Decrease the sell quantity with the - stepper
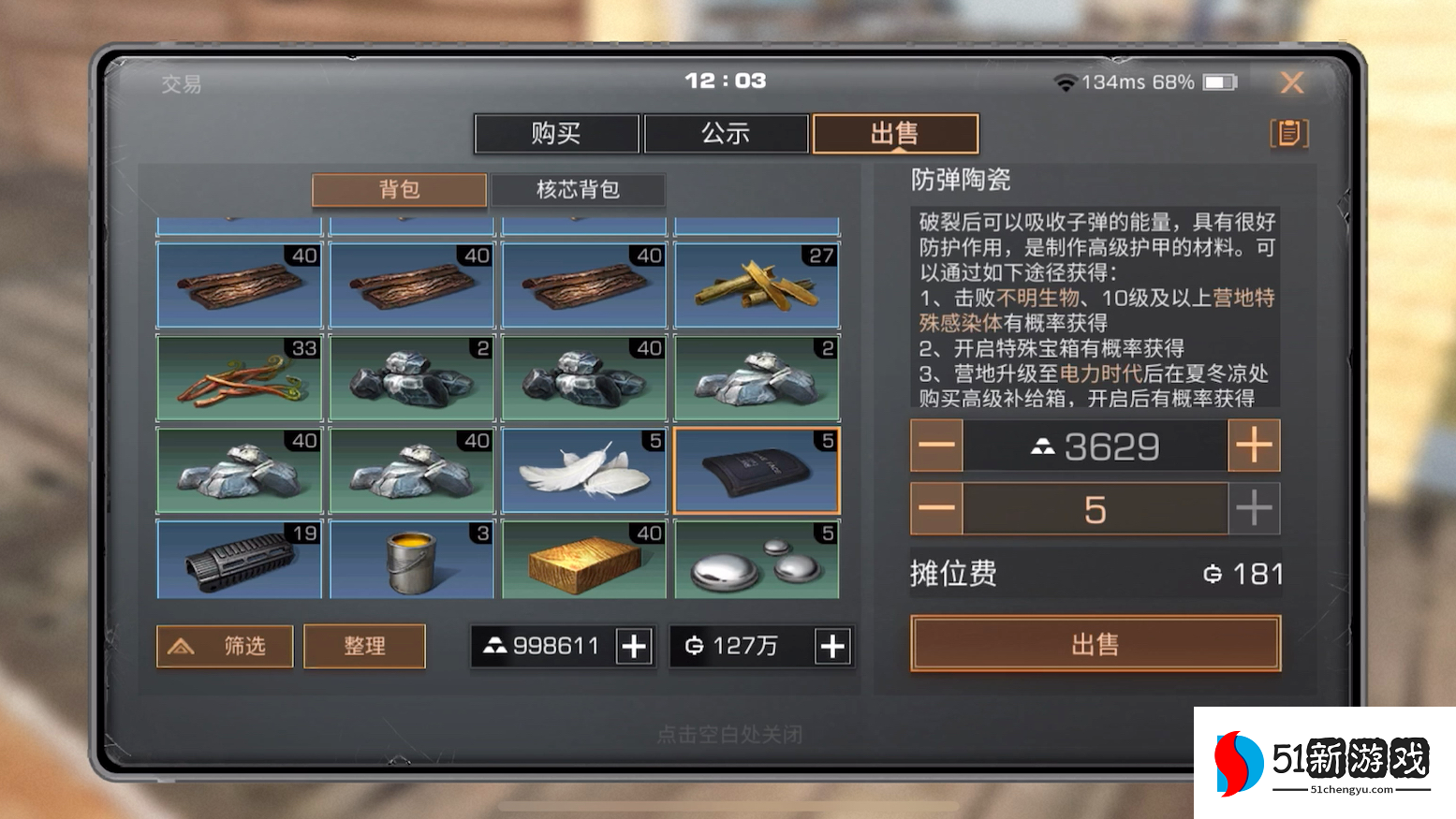Image resolution: width=1456 pixels, height=819 pixels. tap(935, 509)
